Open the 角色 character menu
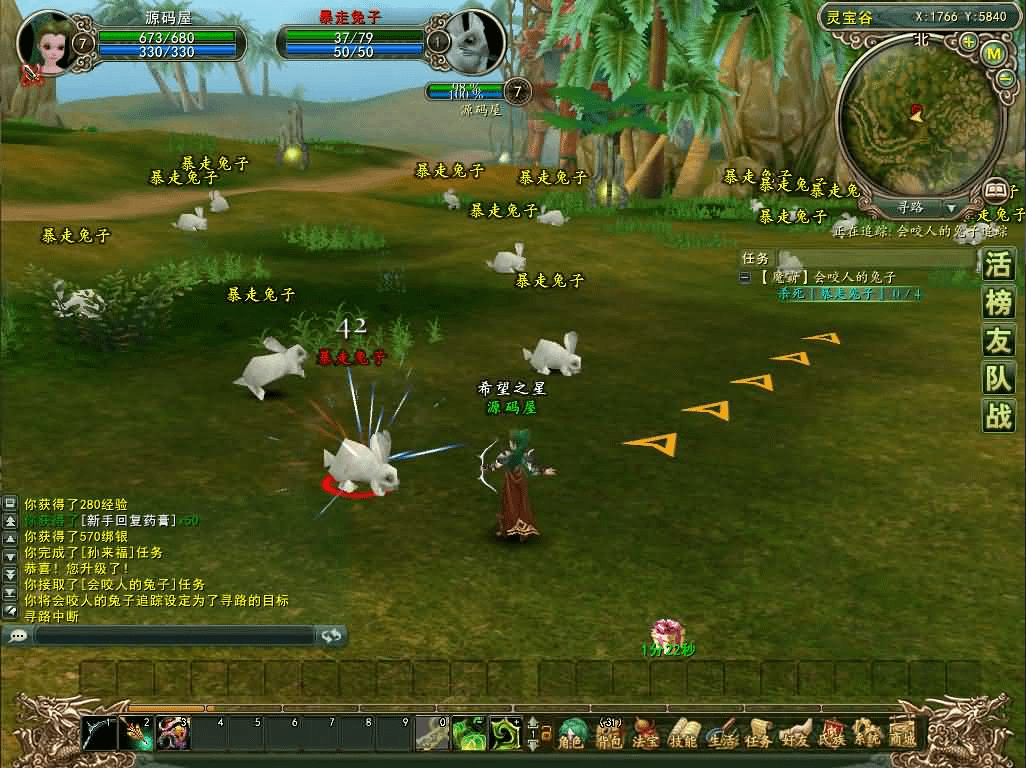The width and height of the screenshot is (1026, 768). click(571, 735)
